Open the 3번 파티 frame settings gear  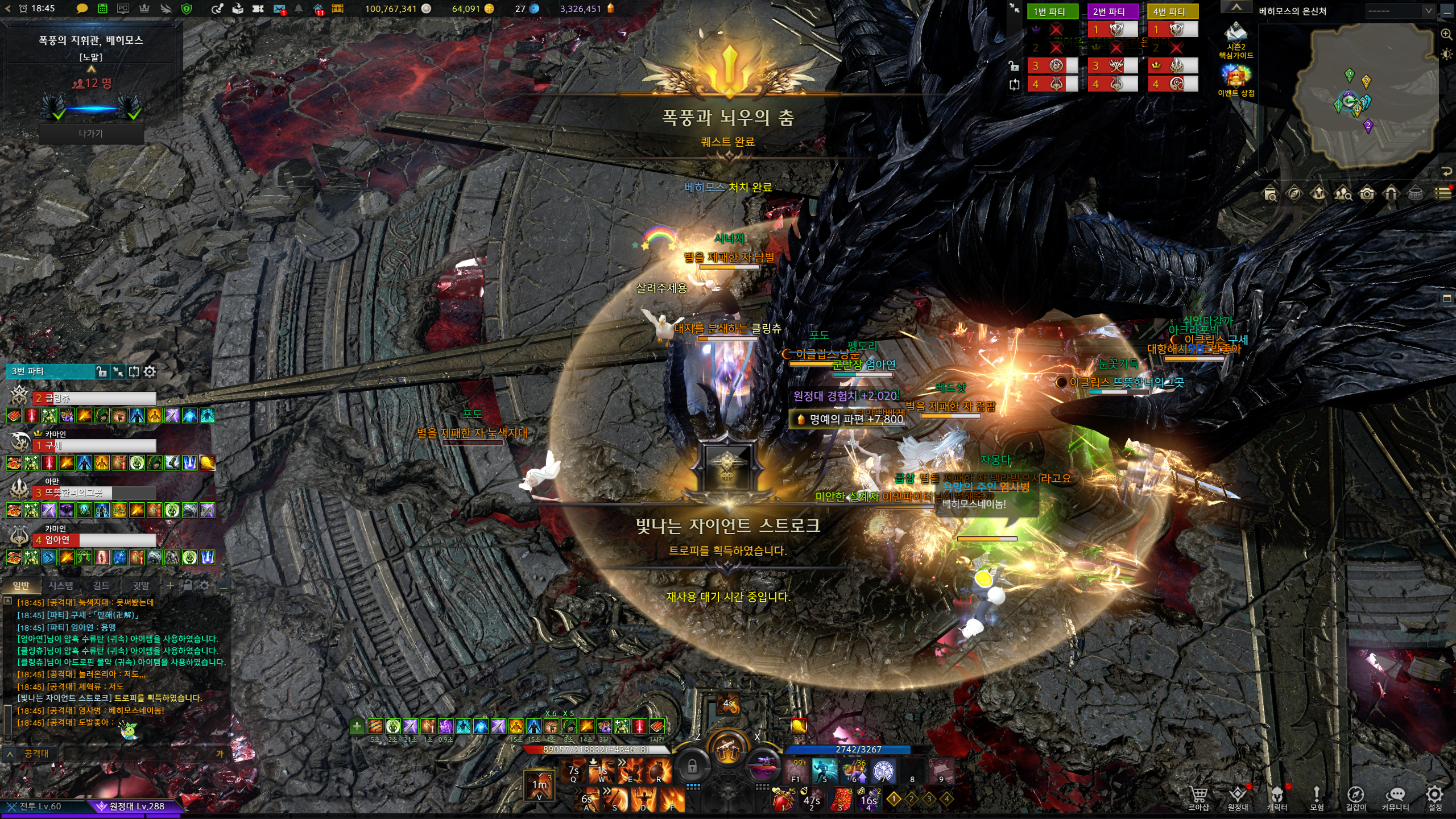pos(150,371)
